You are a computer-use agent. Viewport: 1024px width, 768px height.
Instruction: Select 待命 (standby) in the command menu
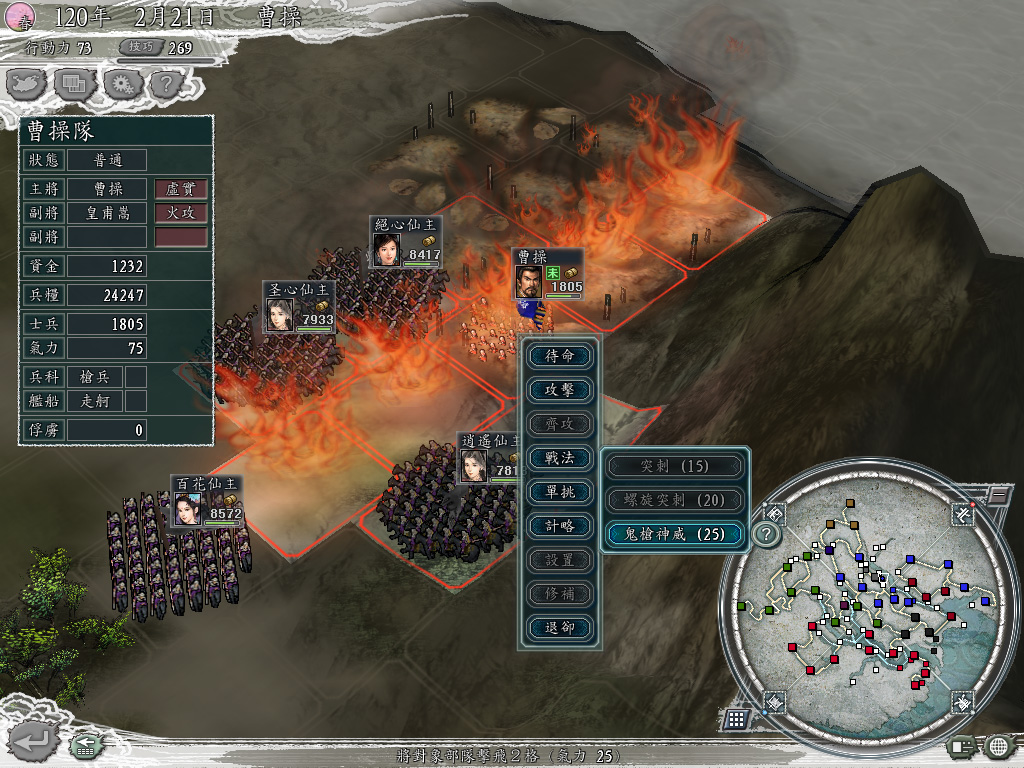click(x=560, y=356)
